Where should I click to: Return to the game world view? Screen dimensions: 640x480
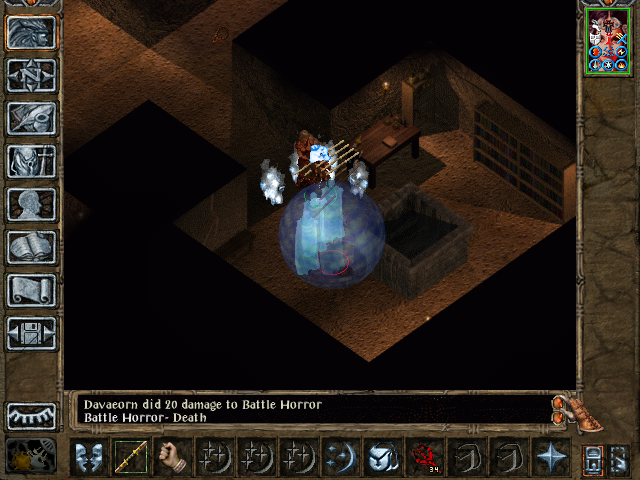click(31, 32)
